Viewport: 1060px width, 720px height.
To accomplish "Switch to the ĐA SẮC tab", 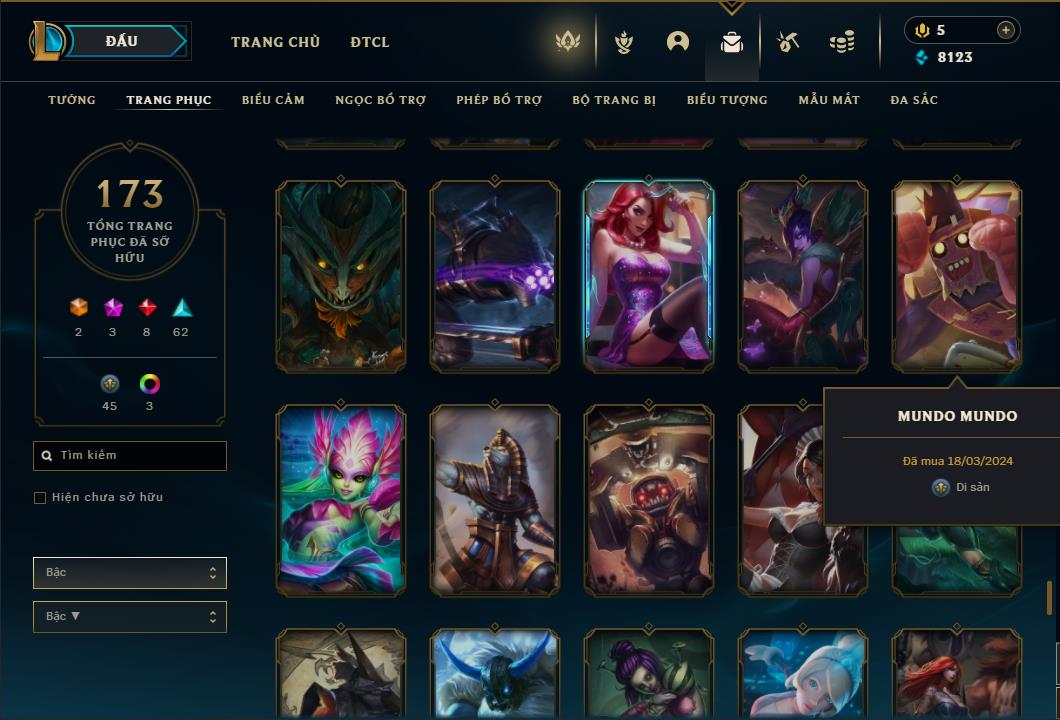I will (914, 100).
